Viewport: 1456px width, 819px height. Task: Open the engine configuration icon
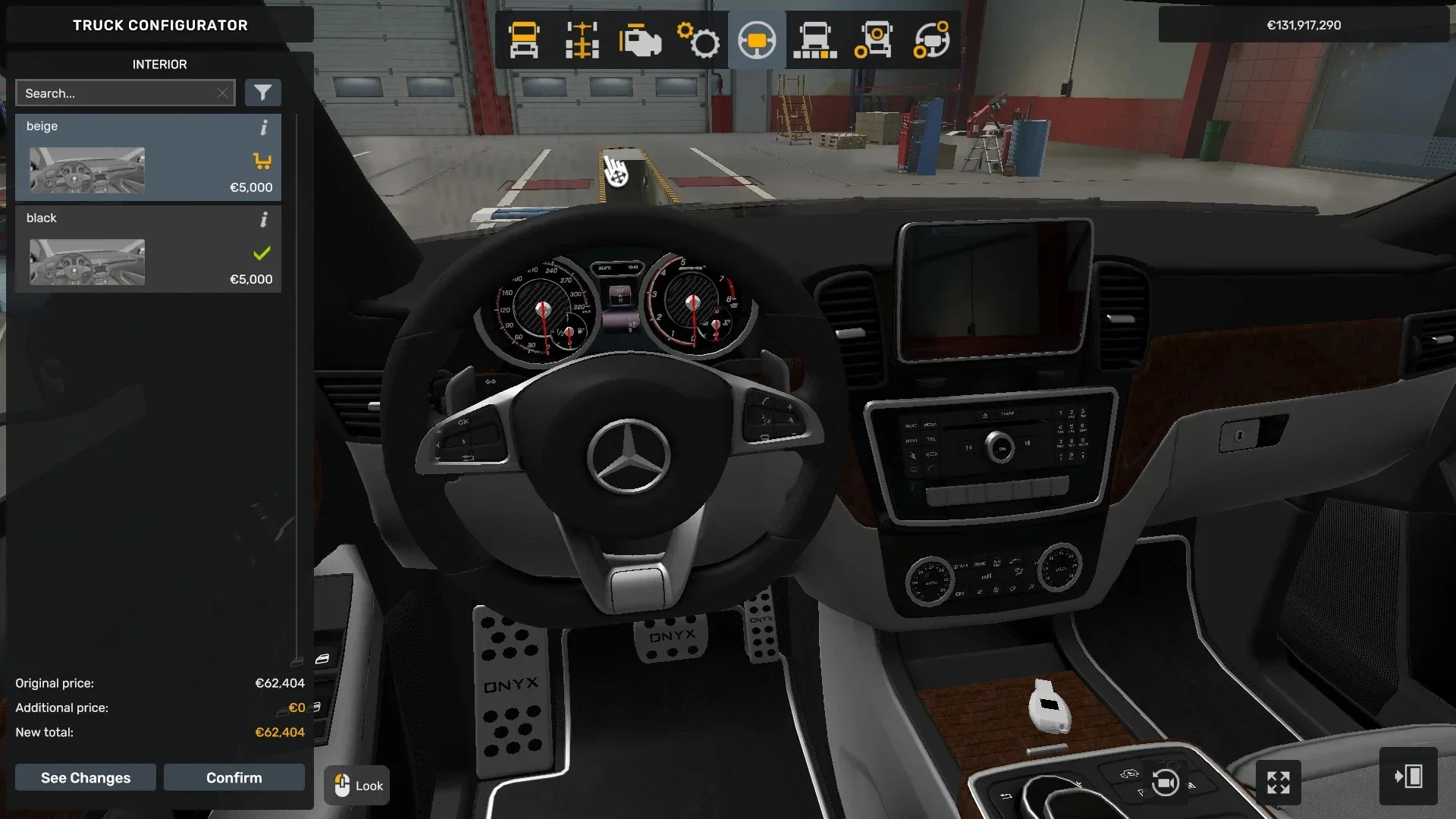coord(639,39)
